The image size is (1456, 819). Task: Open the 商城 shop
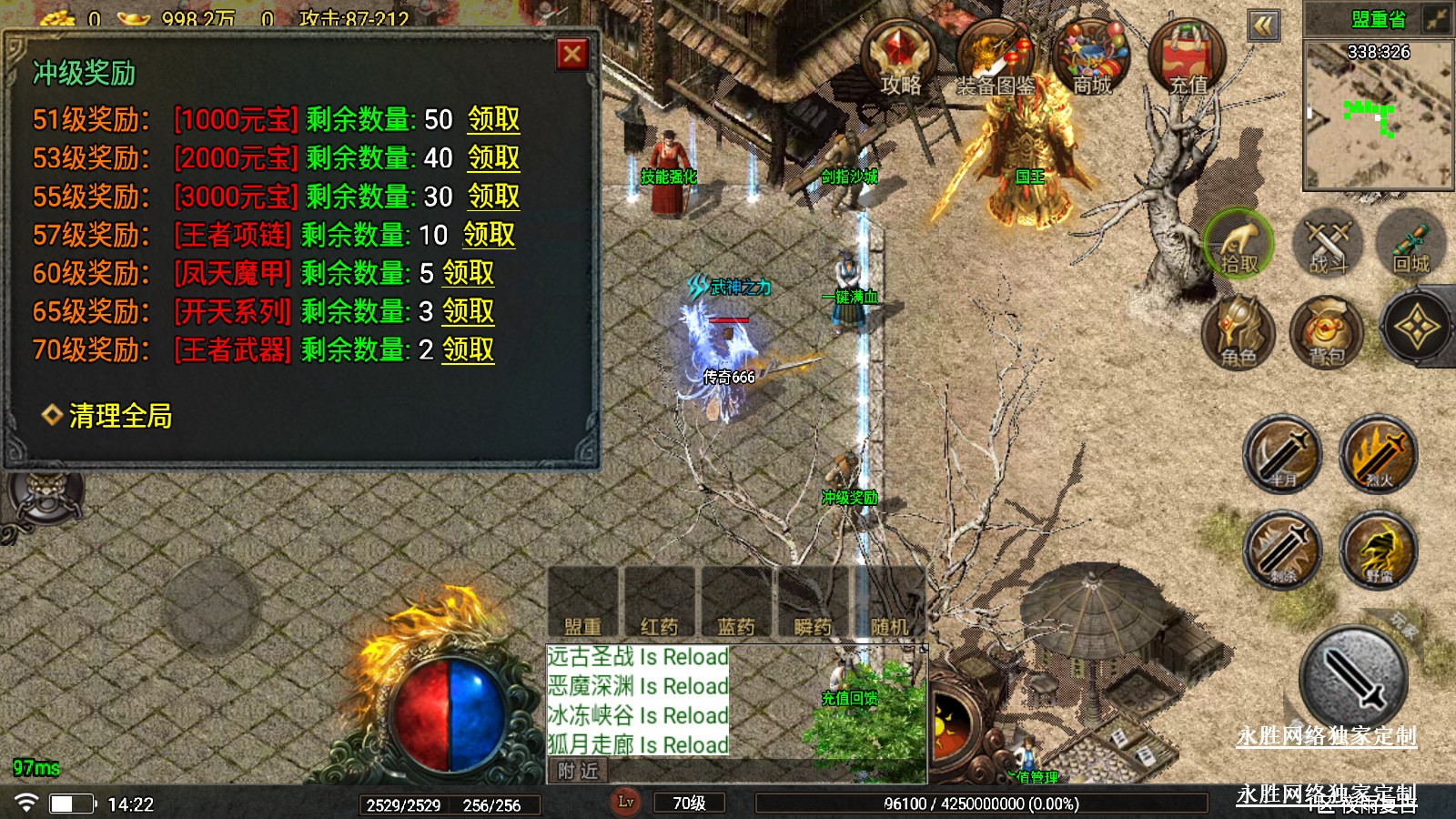pyautogui.click(x=1091, y=59)
